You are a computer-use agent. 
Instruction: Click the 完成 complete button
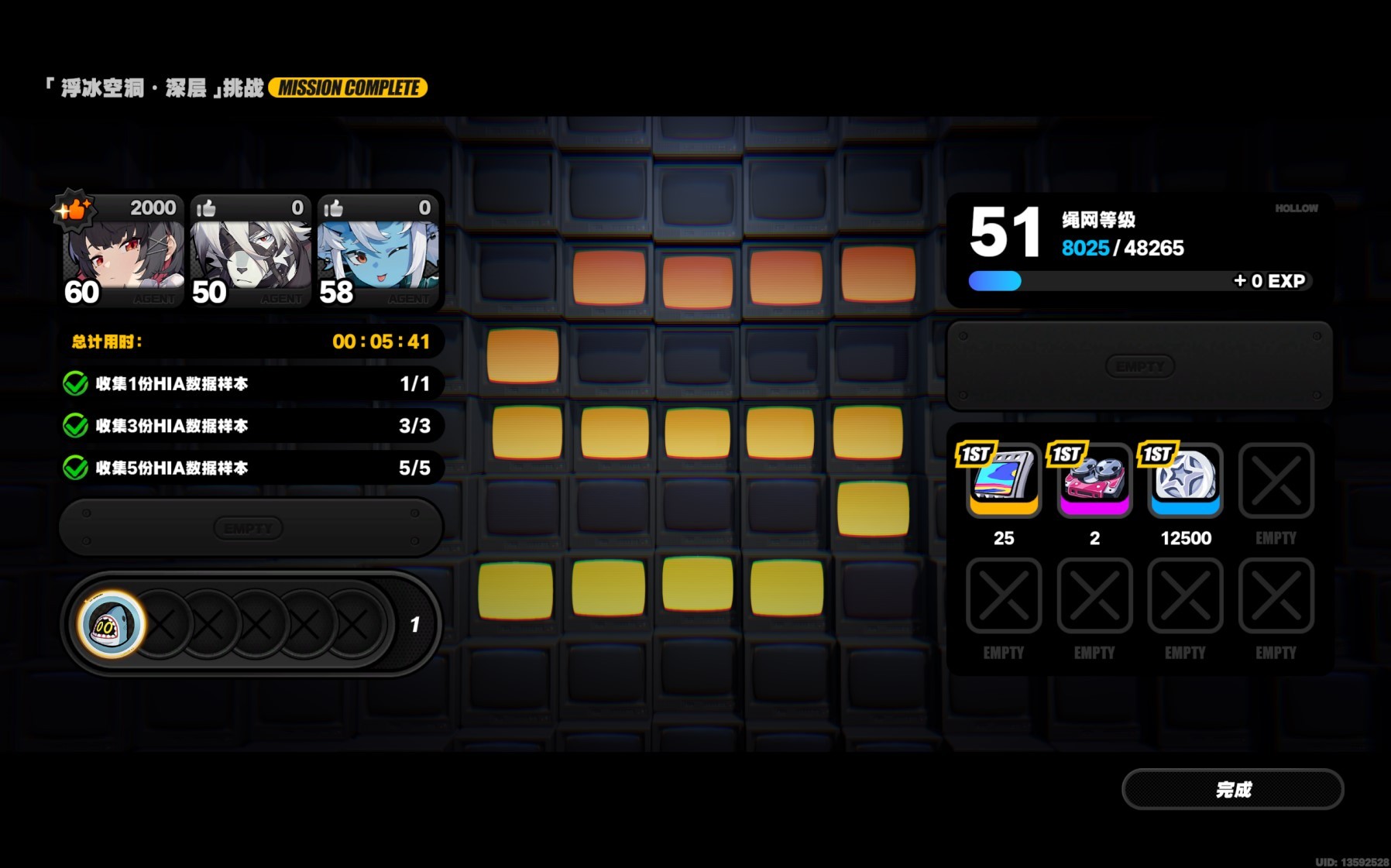(x=1232, y=789)
